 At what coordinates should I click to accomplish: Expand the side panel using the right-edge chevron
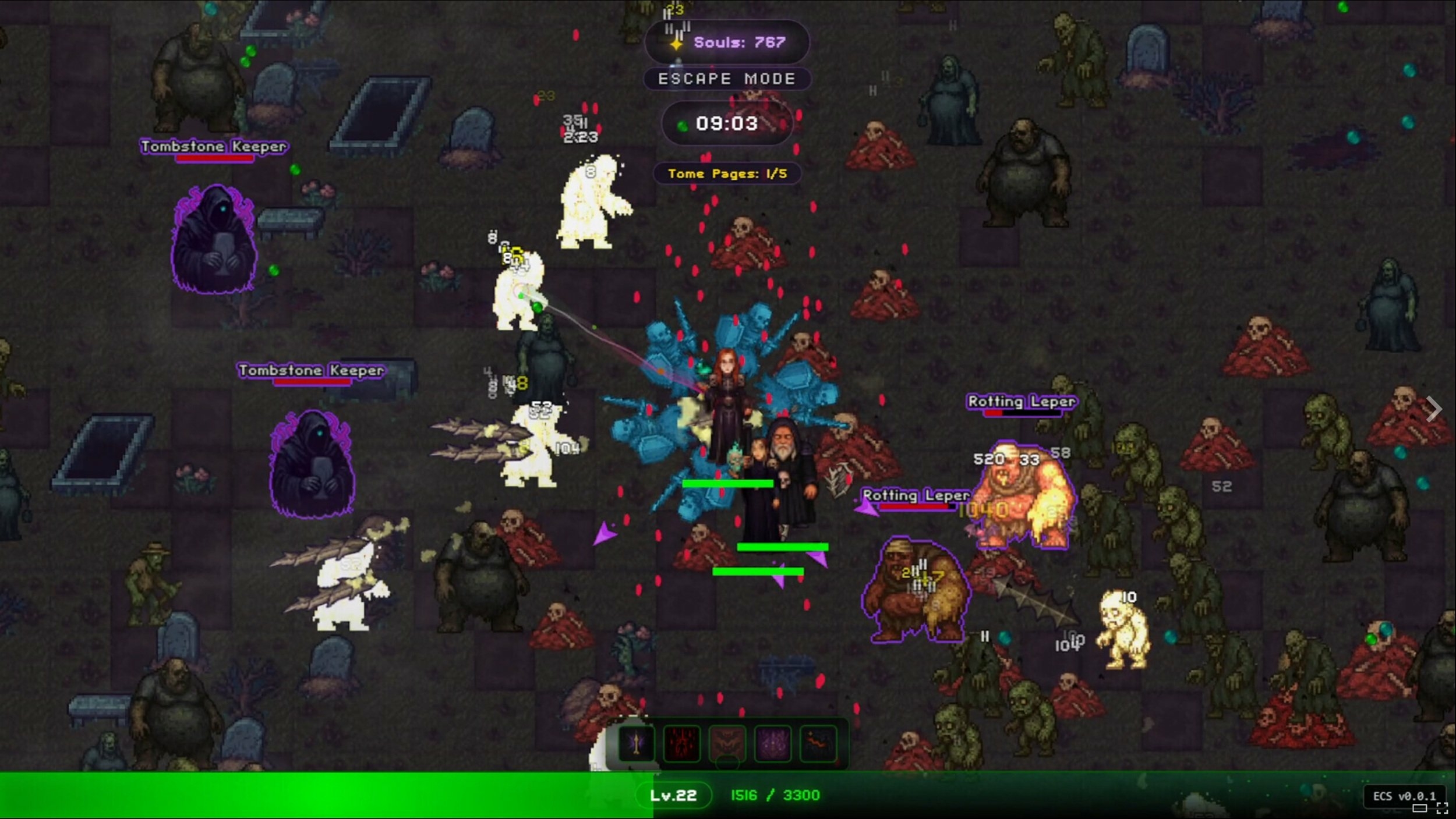pos(1434,409)
